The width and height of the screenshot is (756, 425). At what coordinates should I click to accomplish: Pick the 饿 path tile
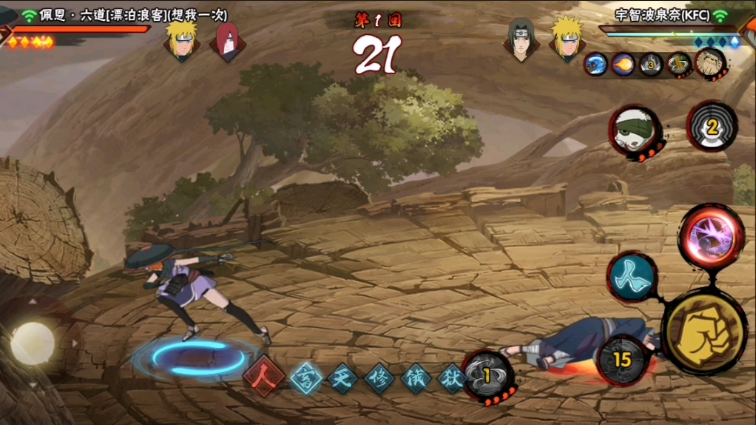click(415, 378)
